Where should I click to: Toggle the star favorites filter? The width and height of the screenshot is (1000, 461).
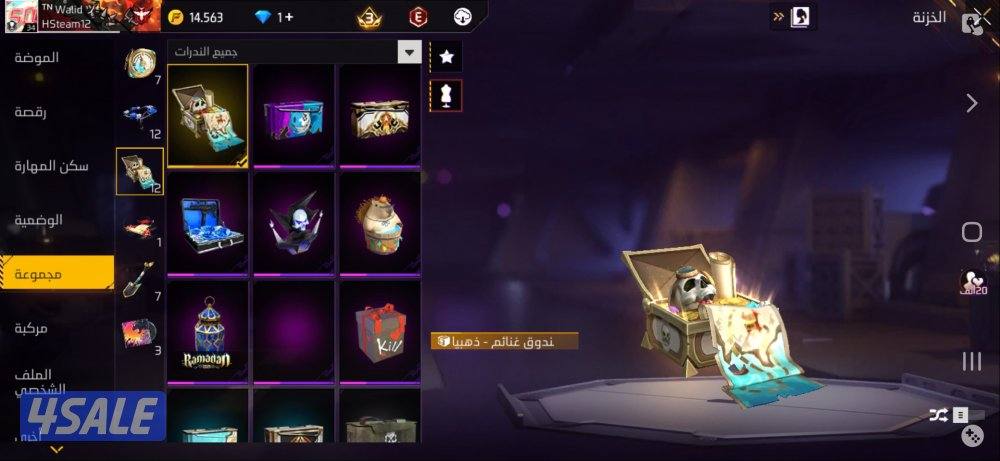coord(446,57)
